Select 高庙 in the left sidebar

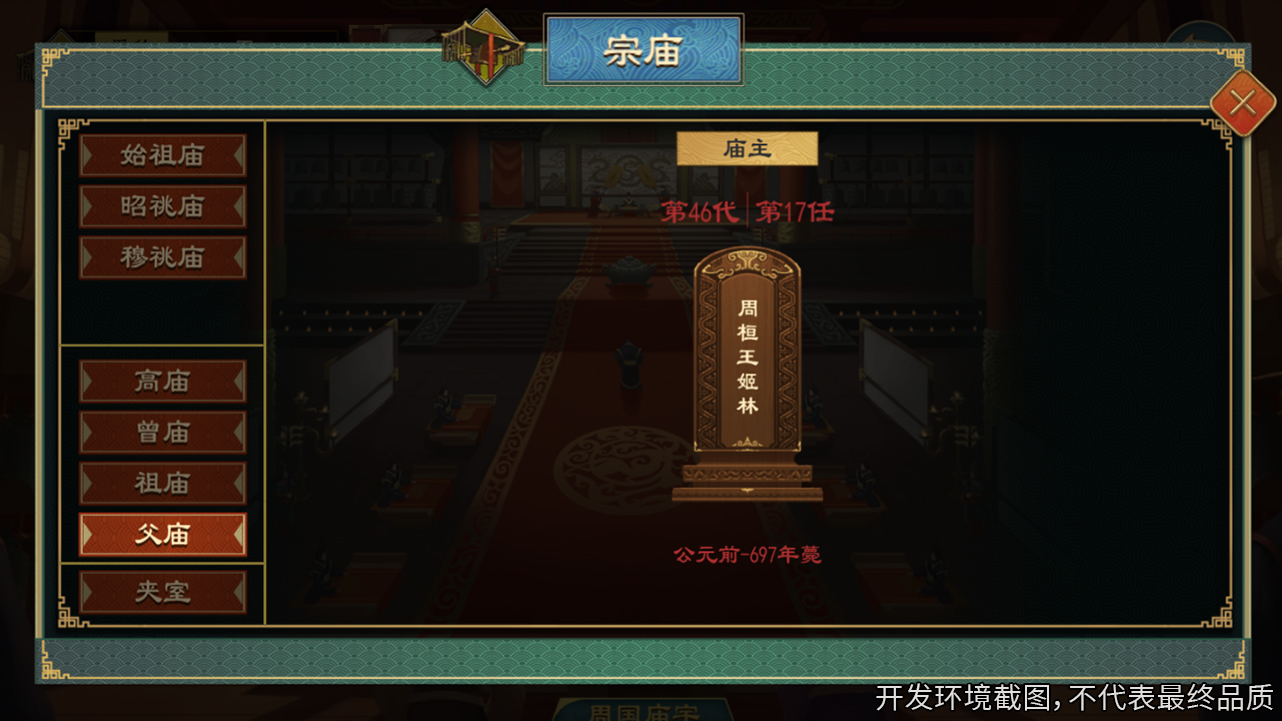point(163,381)
